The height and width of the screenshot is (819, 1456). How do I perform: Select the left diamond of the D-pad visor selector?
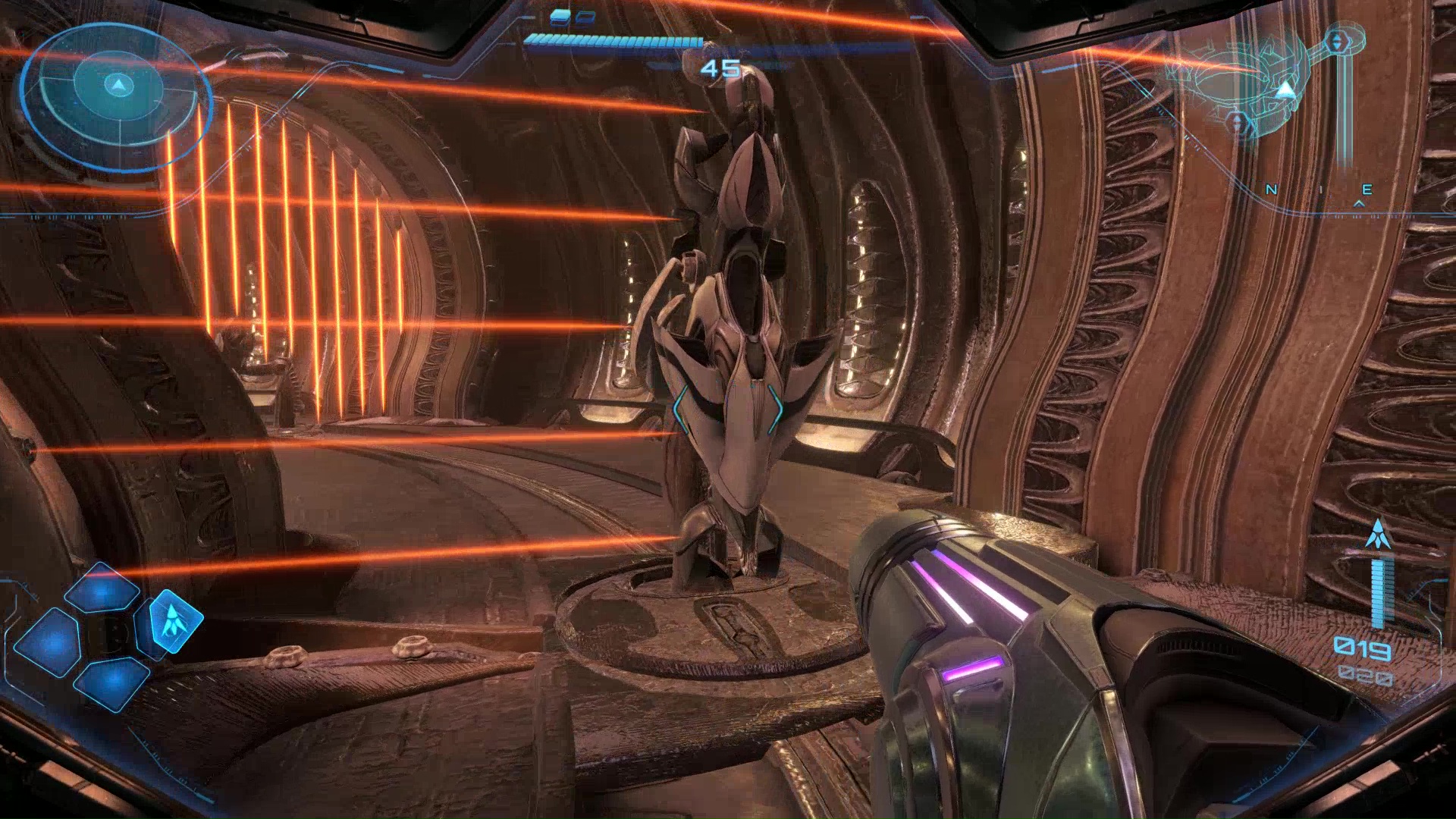point(49,642)
